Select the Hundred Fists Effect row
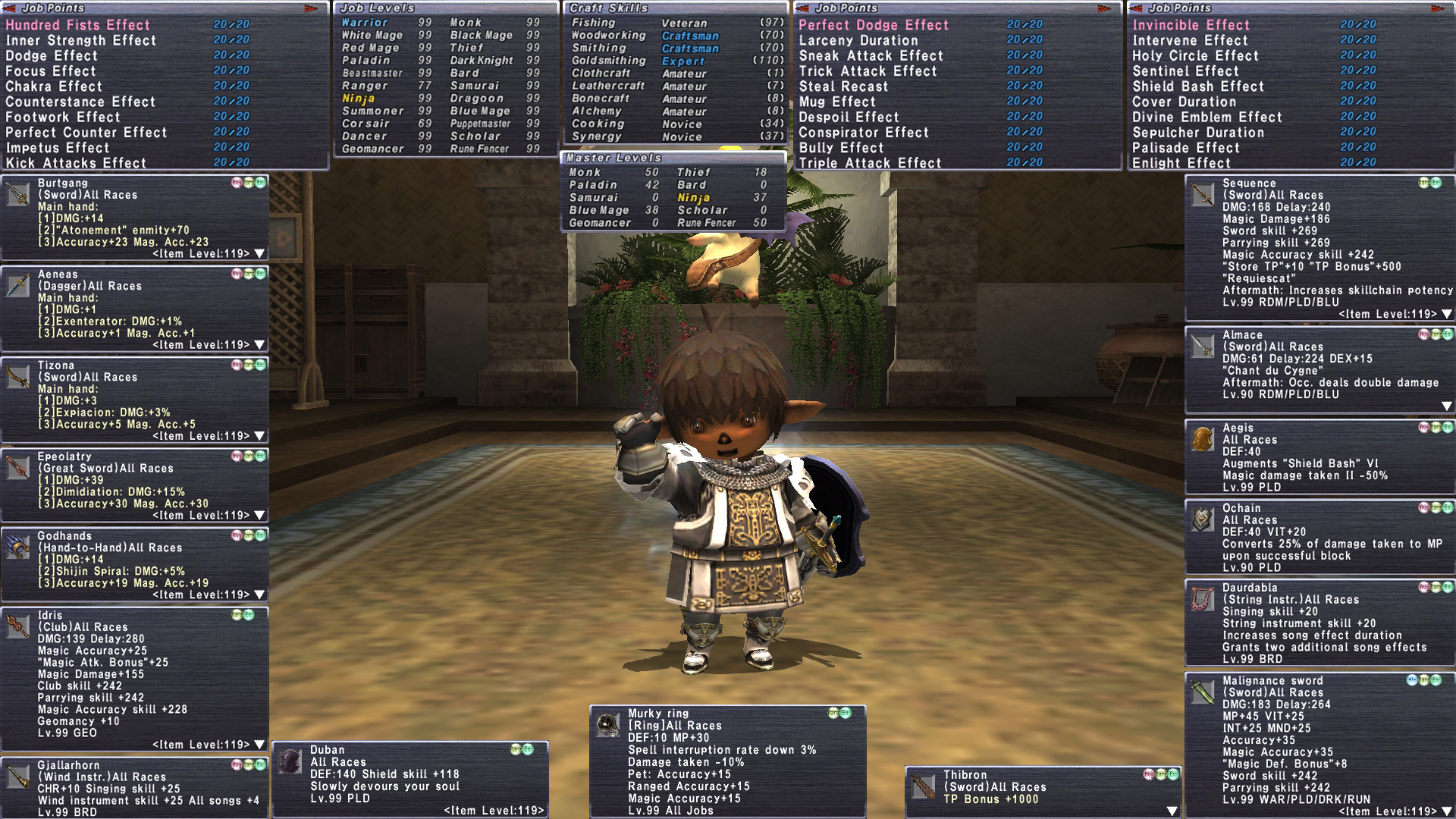This screenshot has width=1456, height=819. (x=78, y=25)
